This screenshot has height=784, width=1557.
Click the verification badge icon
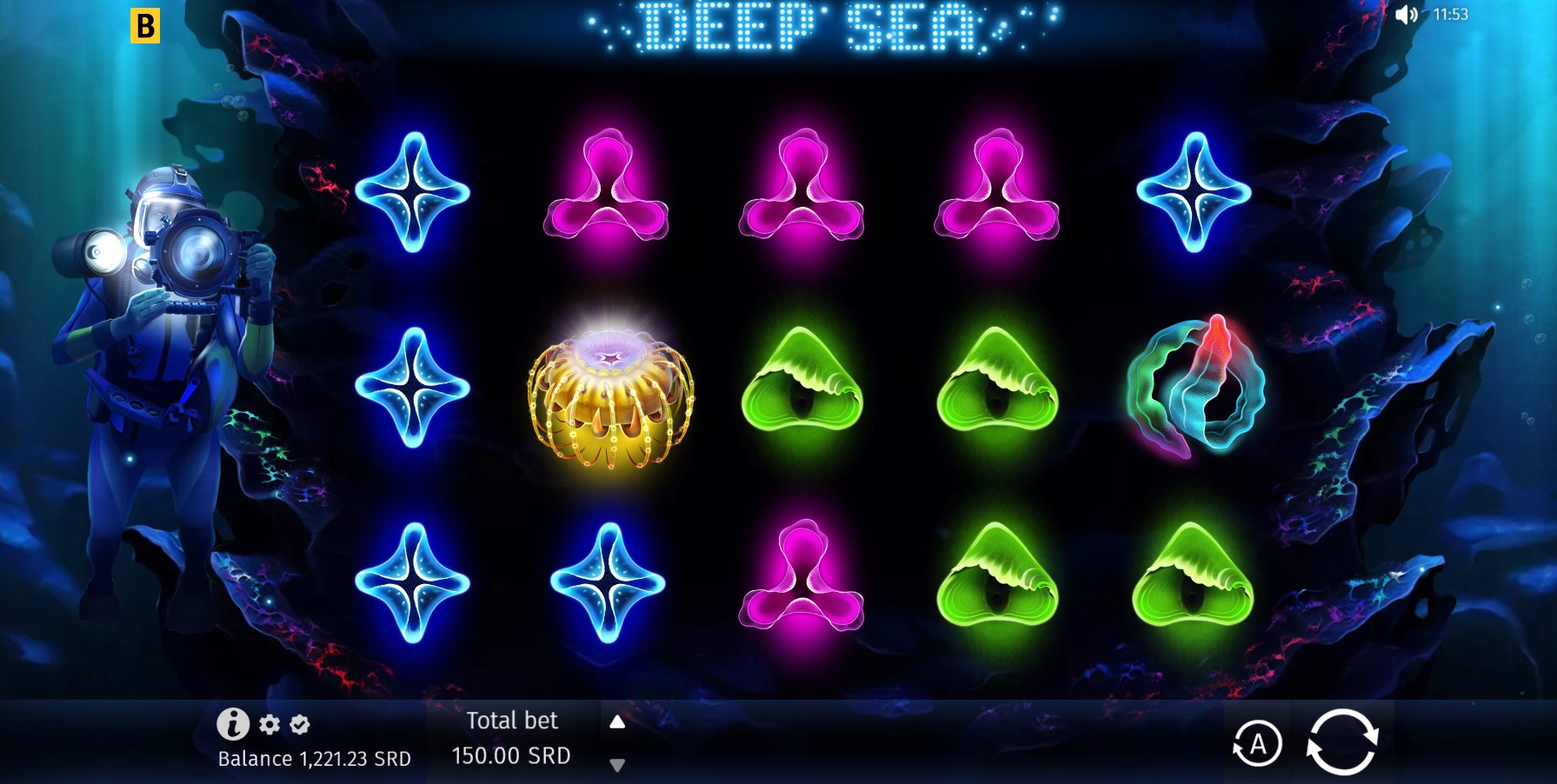click(297, 724)
